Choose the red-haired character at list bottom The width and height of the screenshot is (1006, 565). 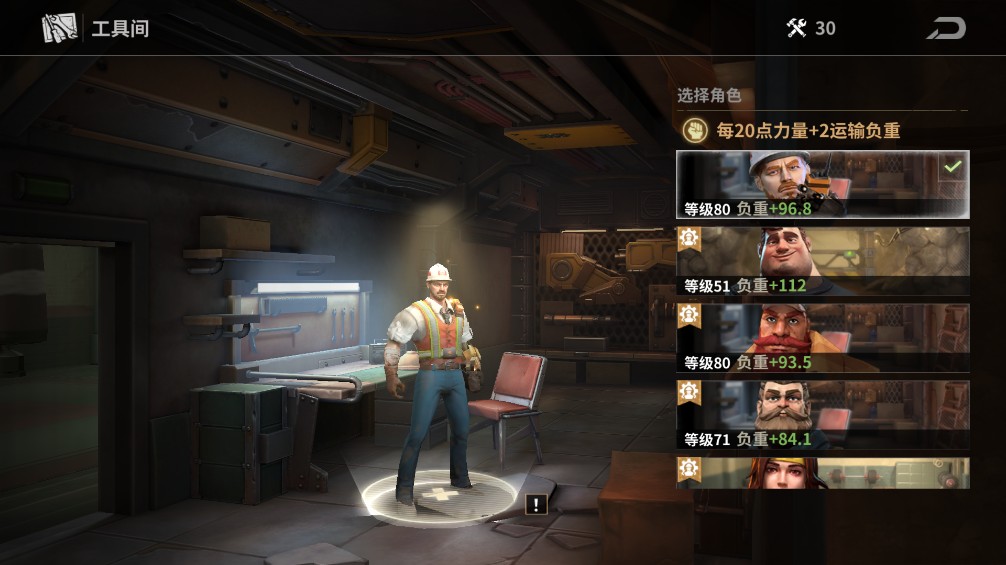[822, 474]
